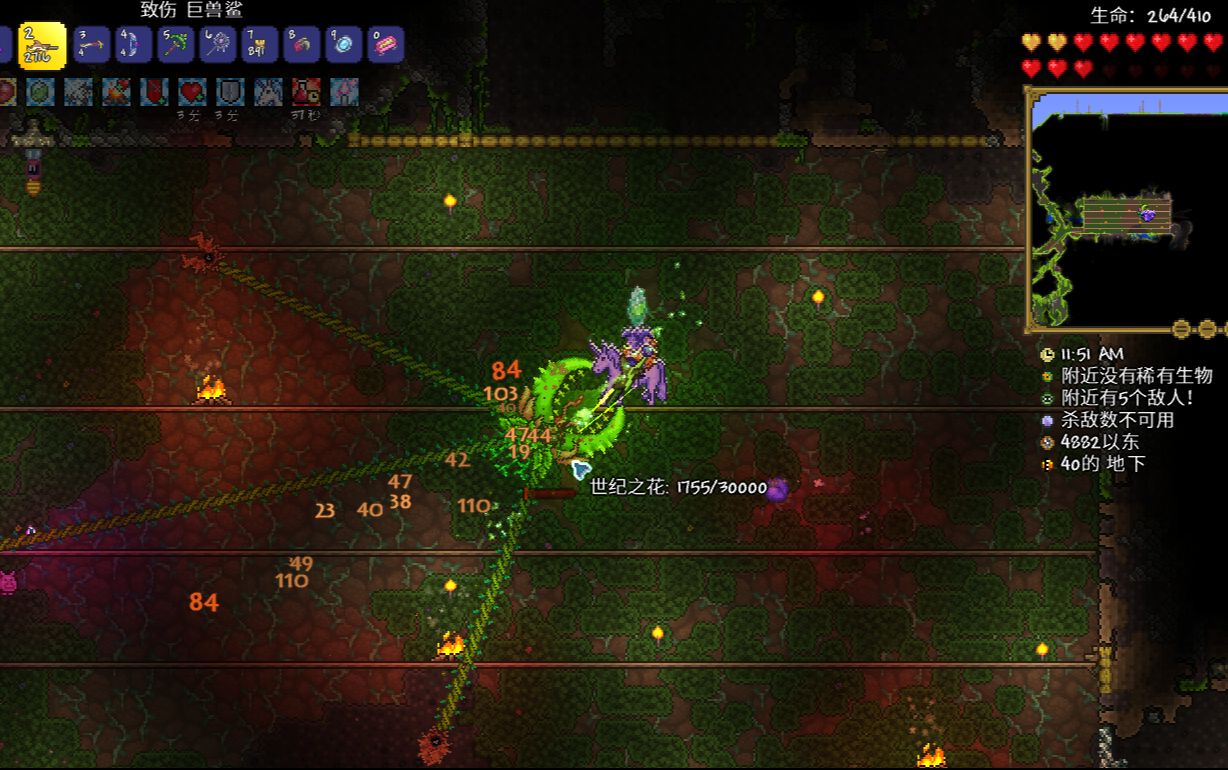Click the purple Plantera boss marker on minimap
Screen dimensions: 1228x770
tap(1150, 213)
